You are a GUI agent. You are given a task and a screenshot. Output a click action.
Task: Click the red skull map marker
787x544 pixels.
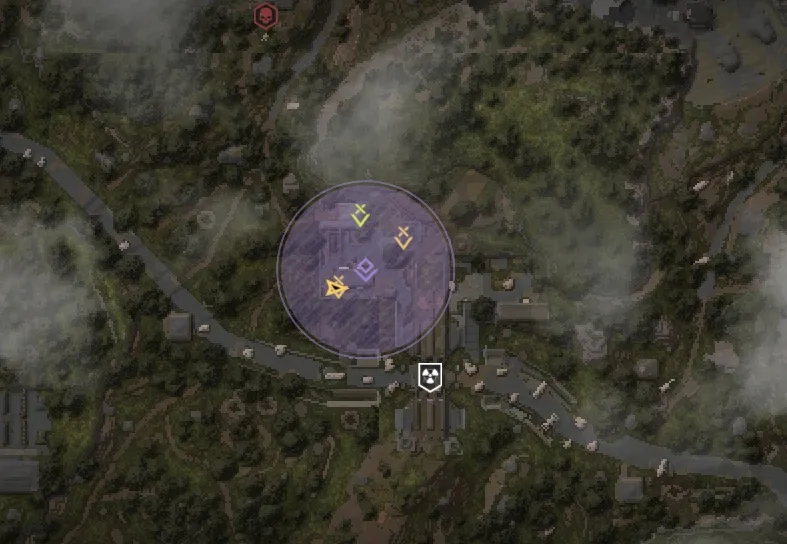point(264,16)
